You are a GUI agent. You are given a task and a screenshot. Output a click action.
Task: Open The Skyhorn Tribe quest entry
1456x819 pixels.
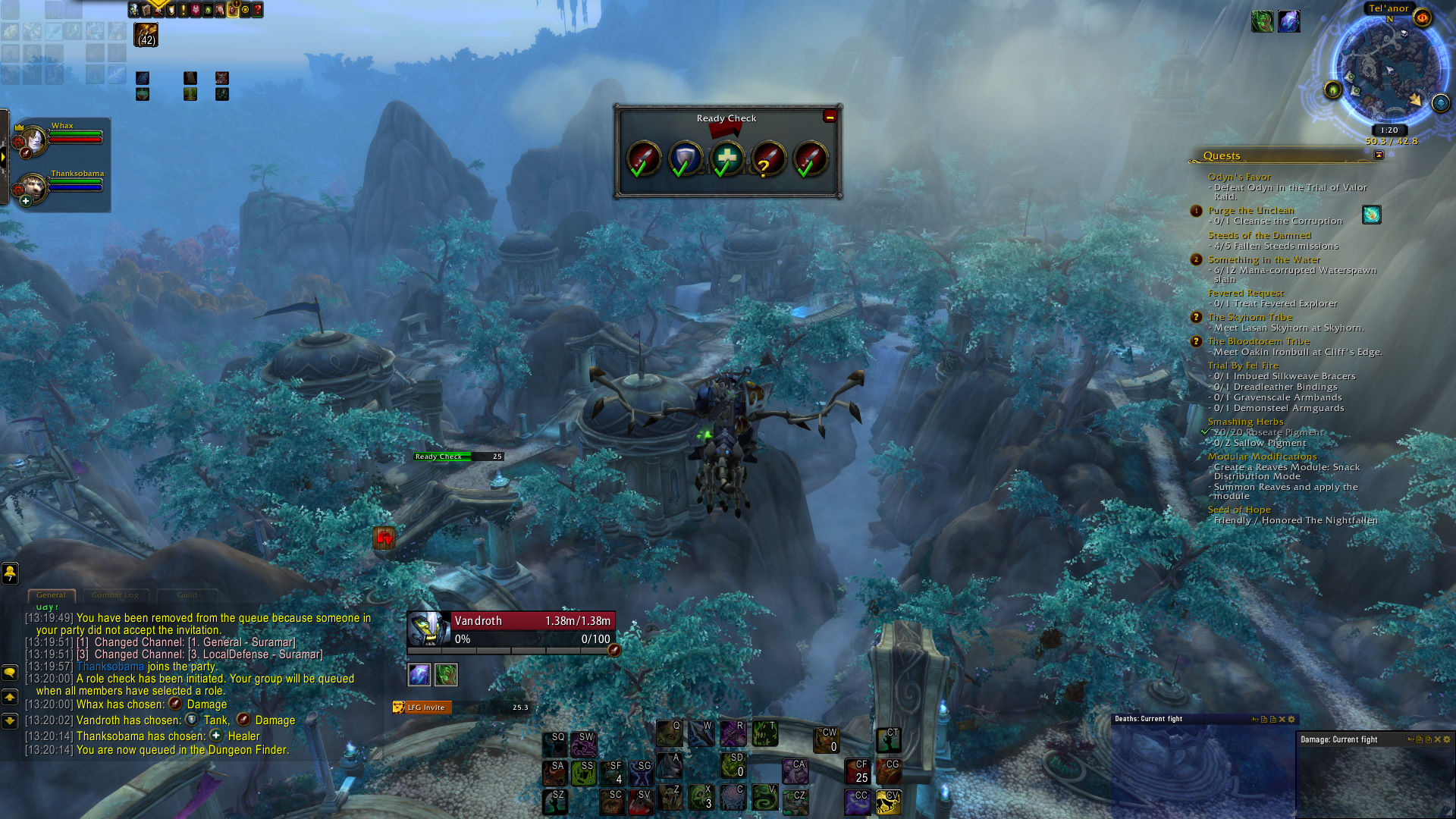tap(1250, 317)
